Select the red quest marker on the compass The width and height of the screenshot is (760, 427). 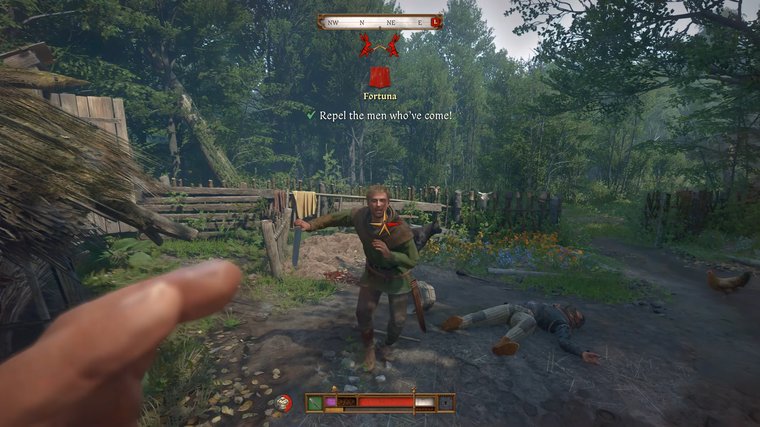click(x=436, y=21)
